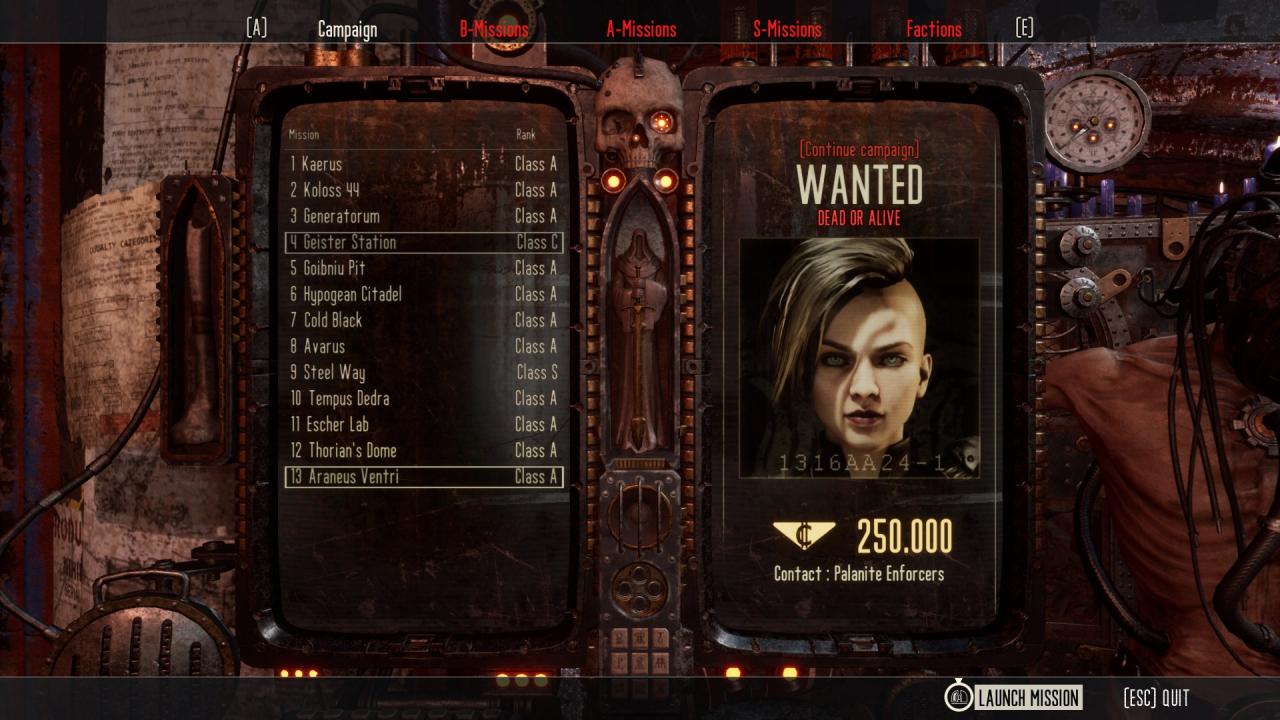The width and height of the screenshot is (1280, 720).
Task: Select the Cold Black mission
Action: [423, 320]
